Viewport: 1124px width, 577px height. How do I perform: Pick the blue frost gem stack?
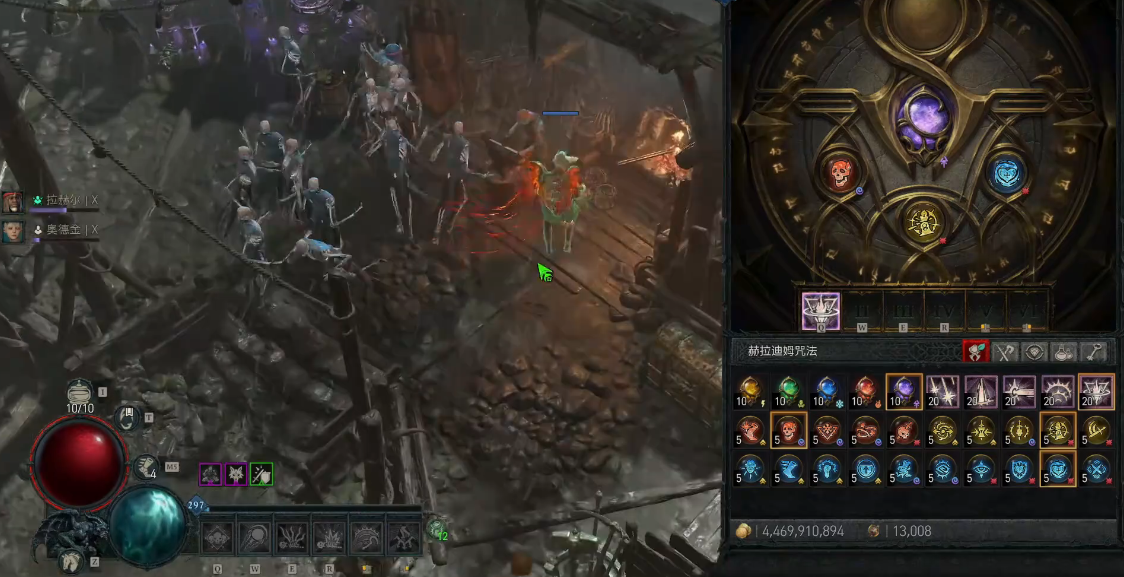pos(826,391)
